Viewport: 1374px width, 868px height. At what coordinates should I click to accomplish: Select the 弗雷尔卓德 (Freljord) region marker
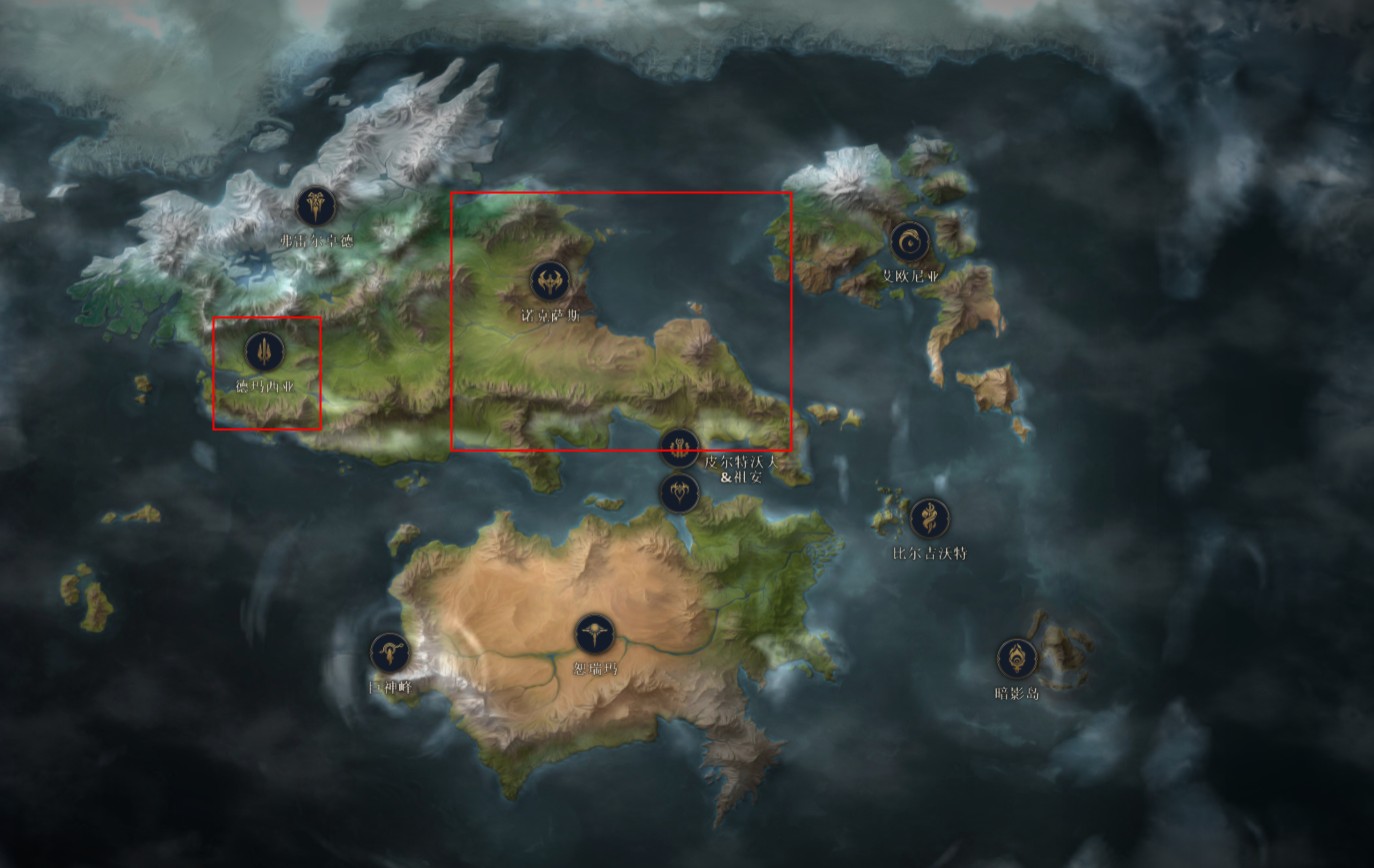click(316, 206)
